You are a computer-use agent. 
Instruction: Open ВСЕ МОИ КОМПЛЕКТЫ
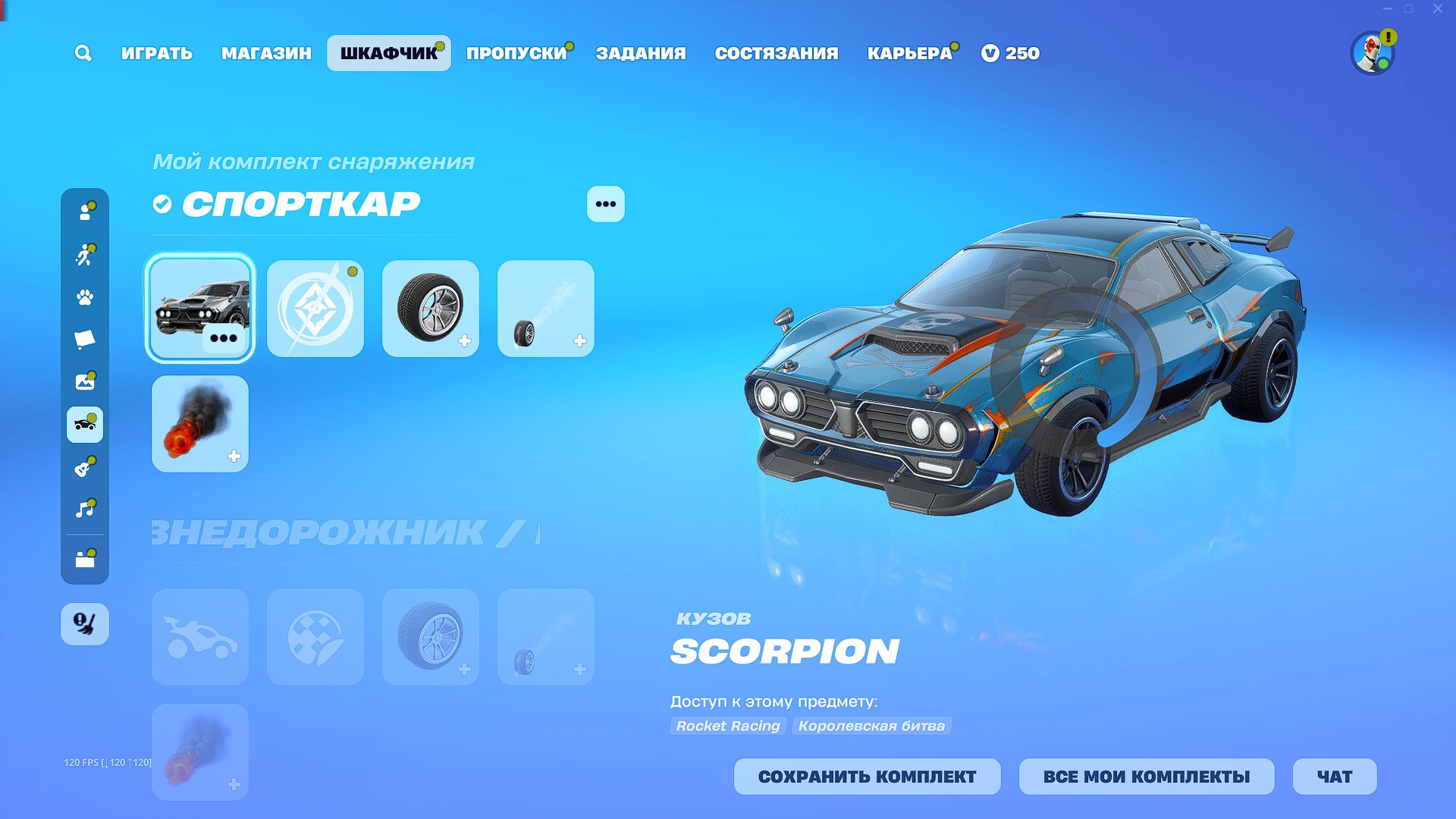pyautogui.click(x=1146, y=777)
